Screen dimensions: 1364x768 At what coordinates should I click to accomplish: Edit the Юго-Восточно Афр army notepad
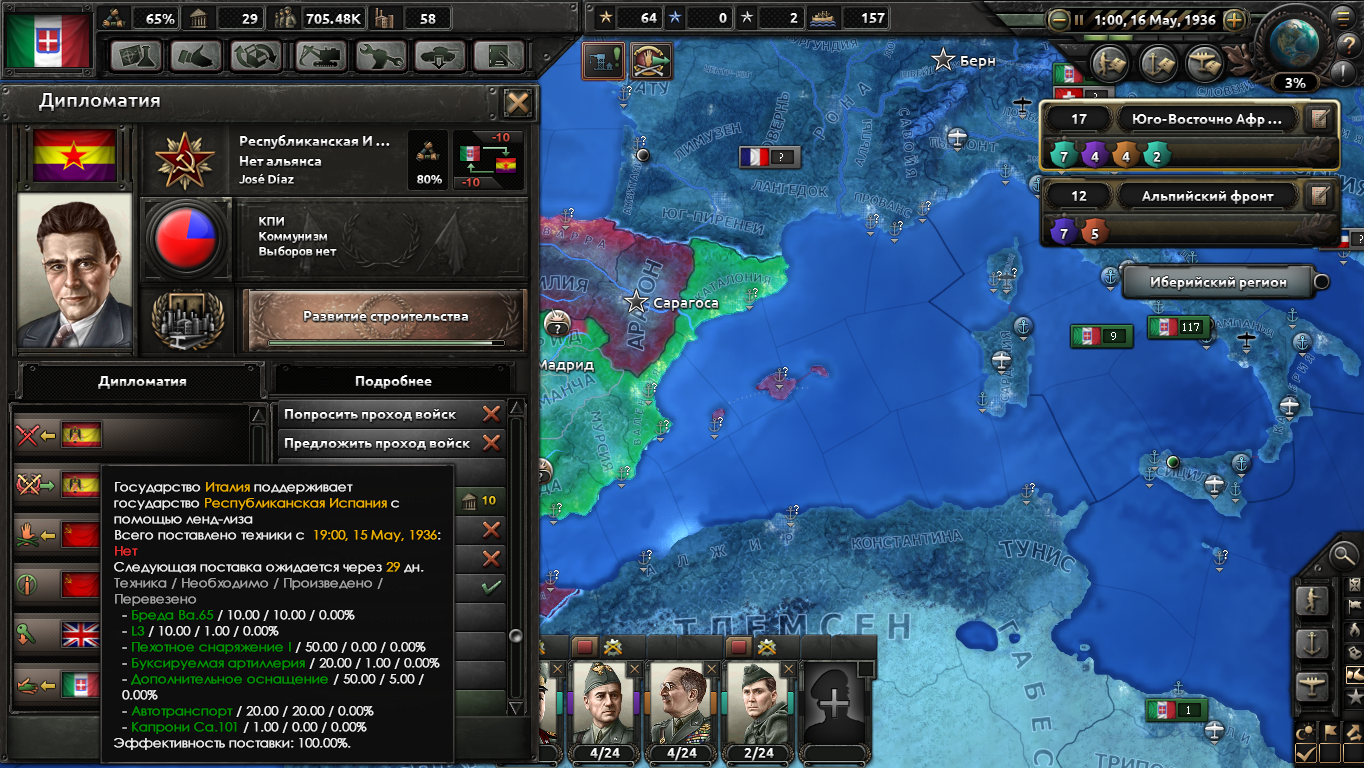(1320, 119)
